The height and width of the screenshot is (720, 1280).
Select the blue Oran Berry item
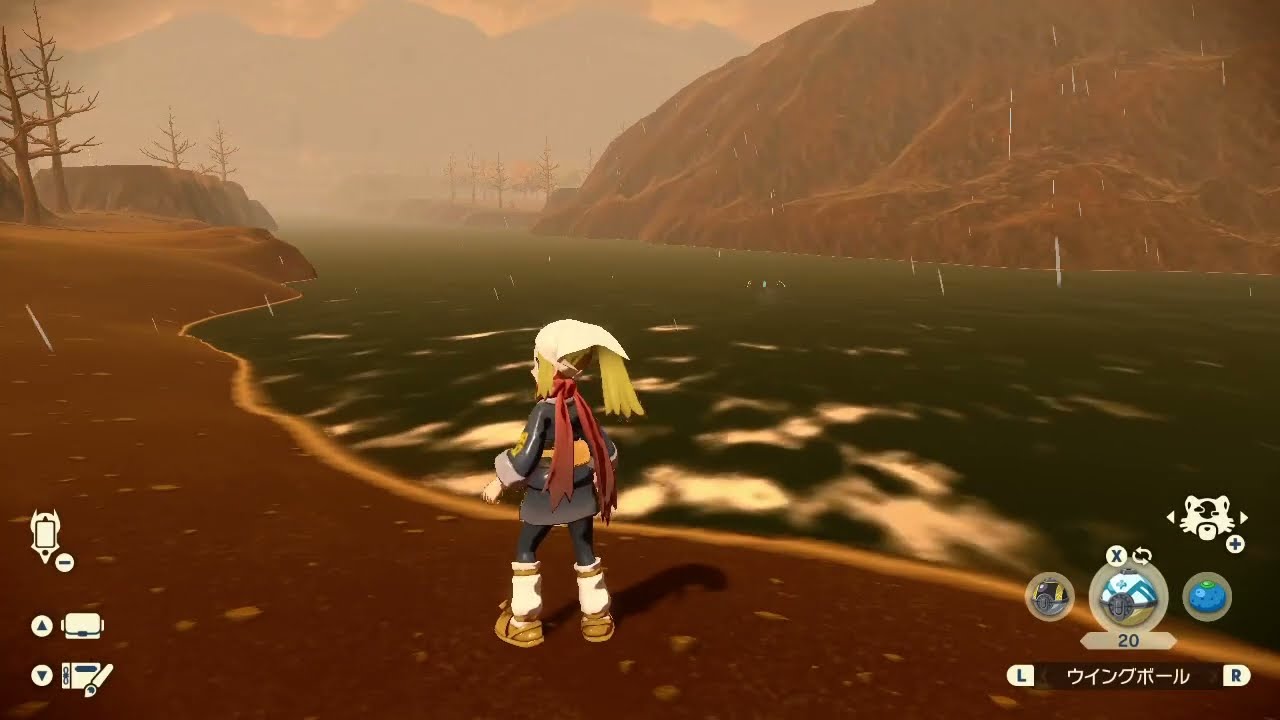tap(1207, 597)
